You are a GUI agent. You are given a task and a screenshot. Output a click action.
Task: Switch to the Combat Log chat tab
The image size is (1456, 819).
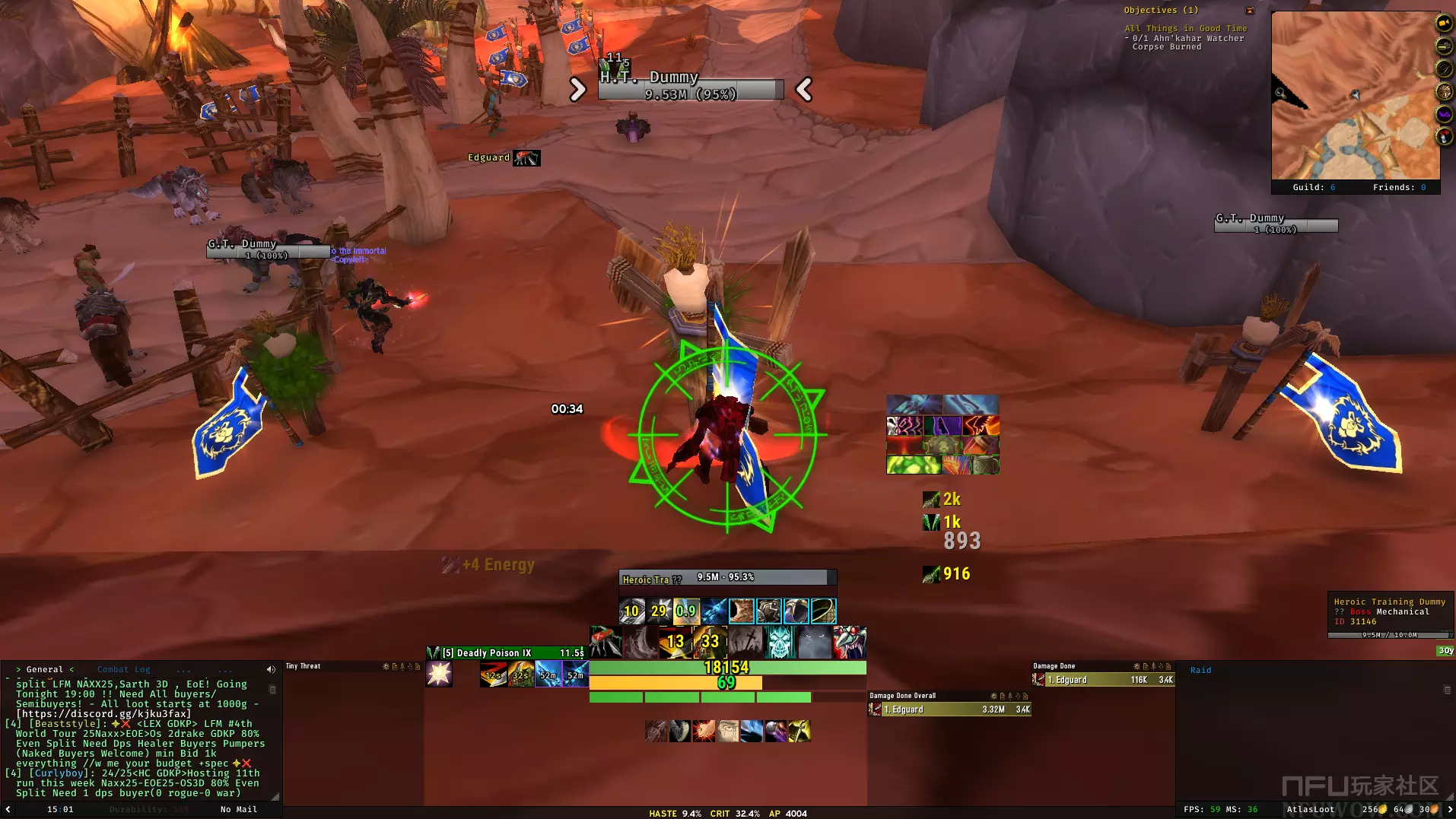point(123,670)
